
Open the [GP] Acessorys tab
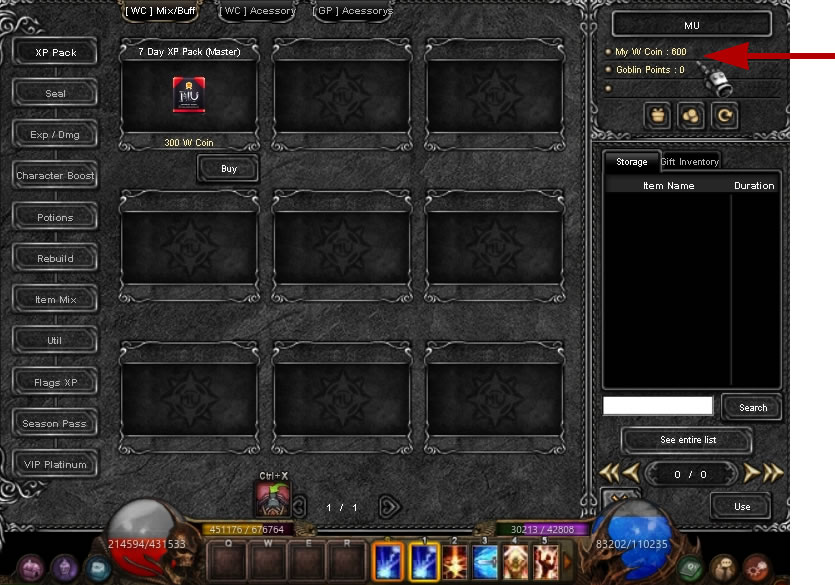point(353,11)
